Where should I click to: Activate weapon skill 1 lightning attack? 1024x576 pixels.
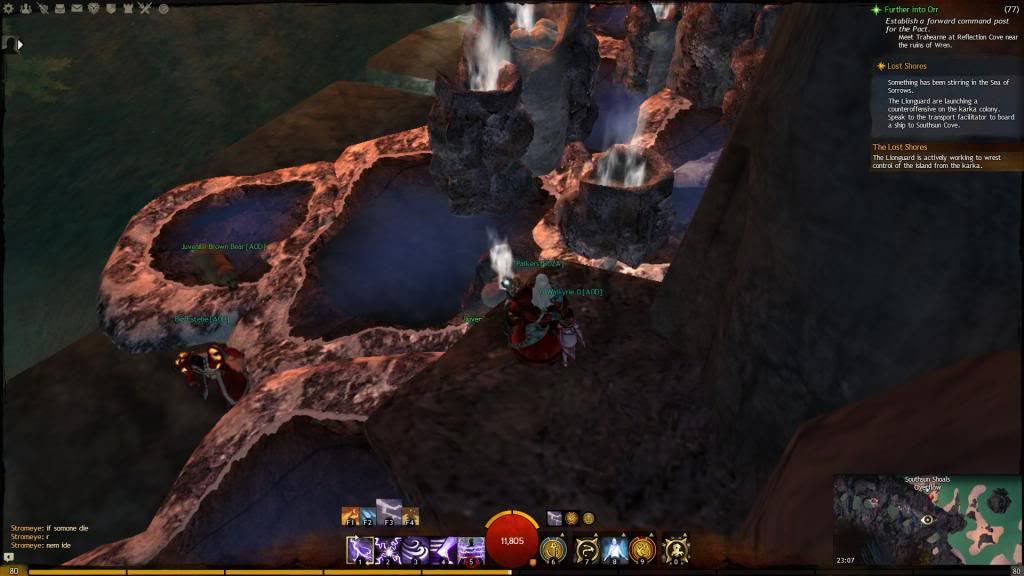360,550
